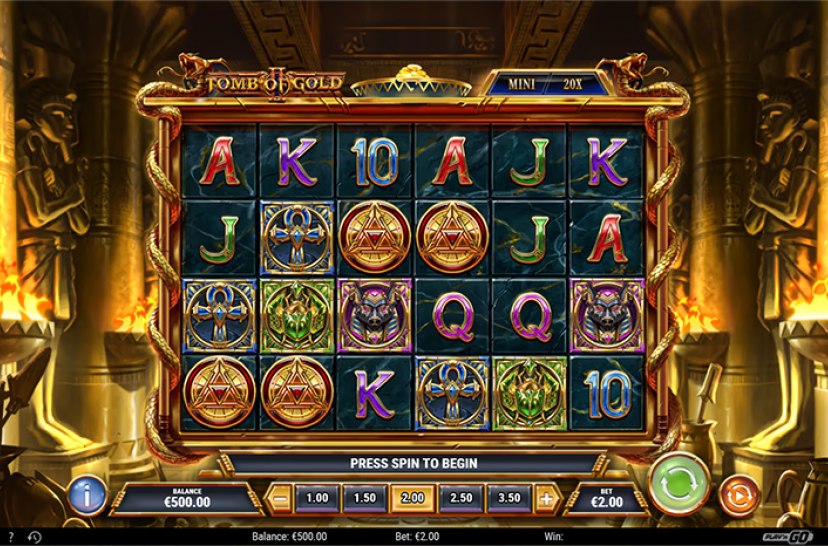
Task: Show game history with the clock icon
Action: point(34,537)
